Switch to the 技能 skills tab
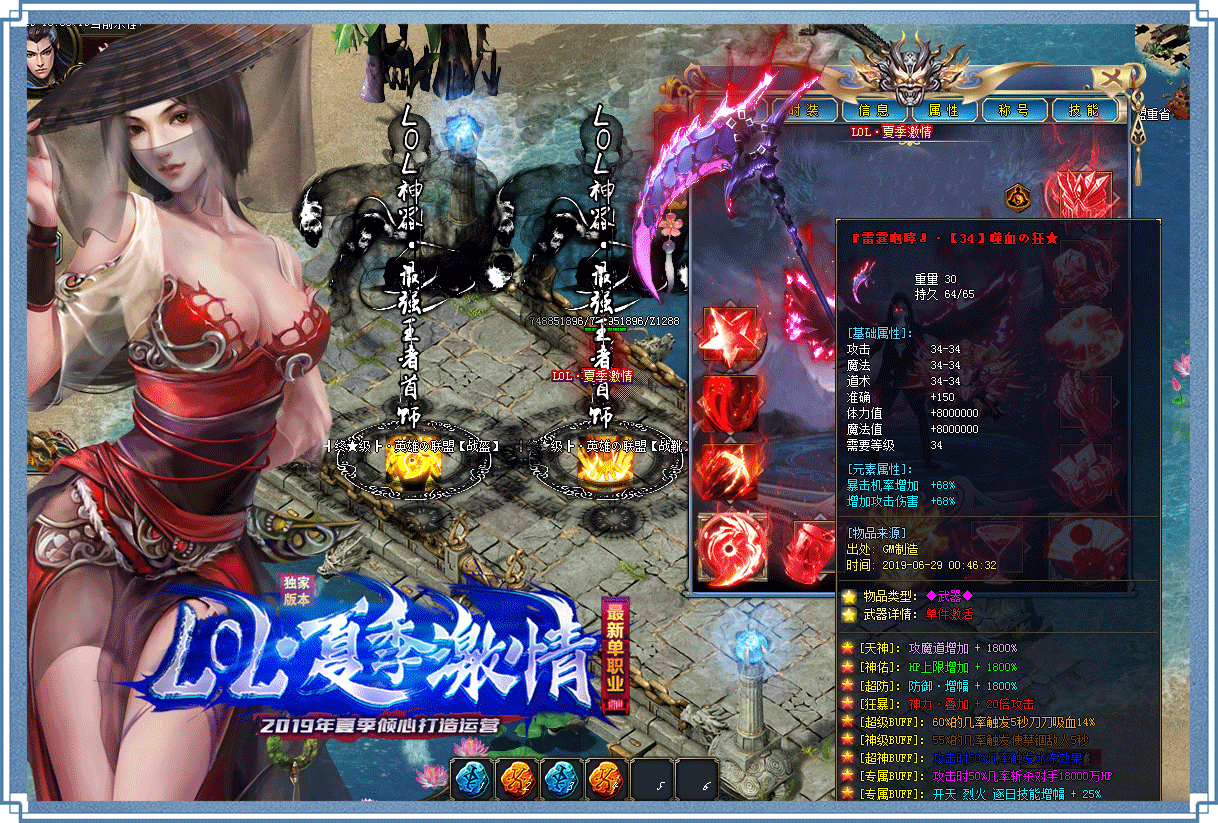Screen dimensions: 1218x823 [x=1084, y=110]
